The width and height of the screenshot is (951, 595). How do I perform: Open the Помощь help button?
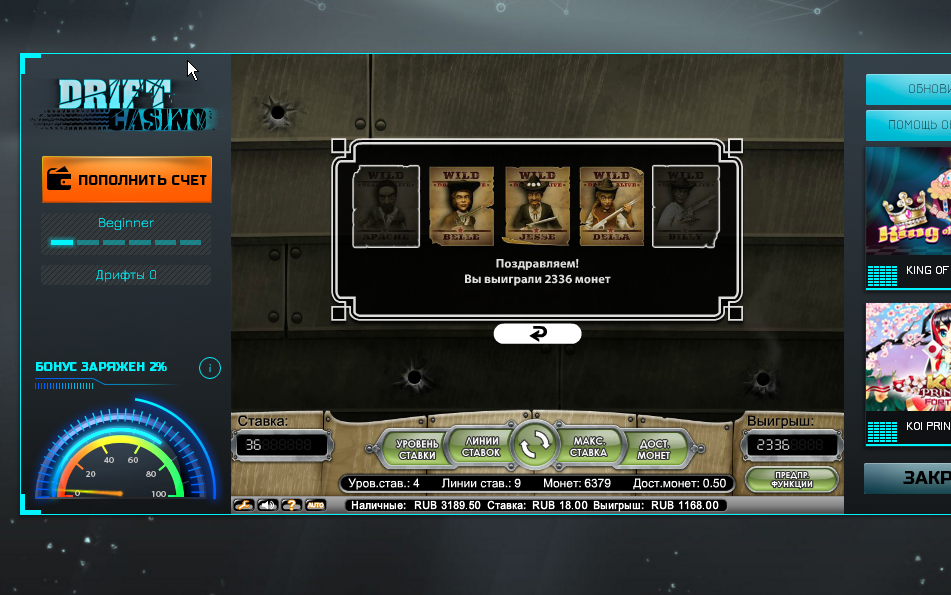[x=908, y=125]
